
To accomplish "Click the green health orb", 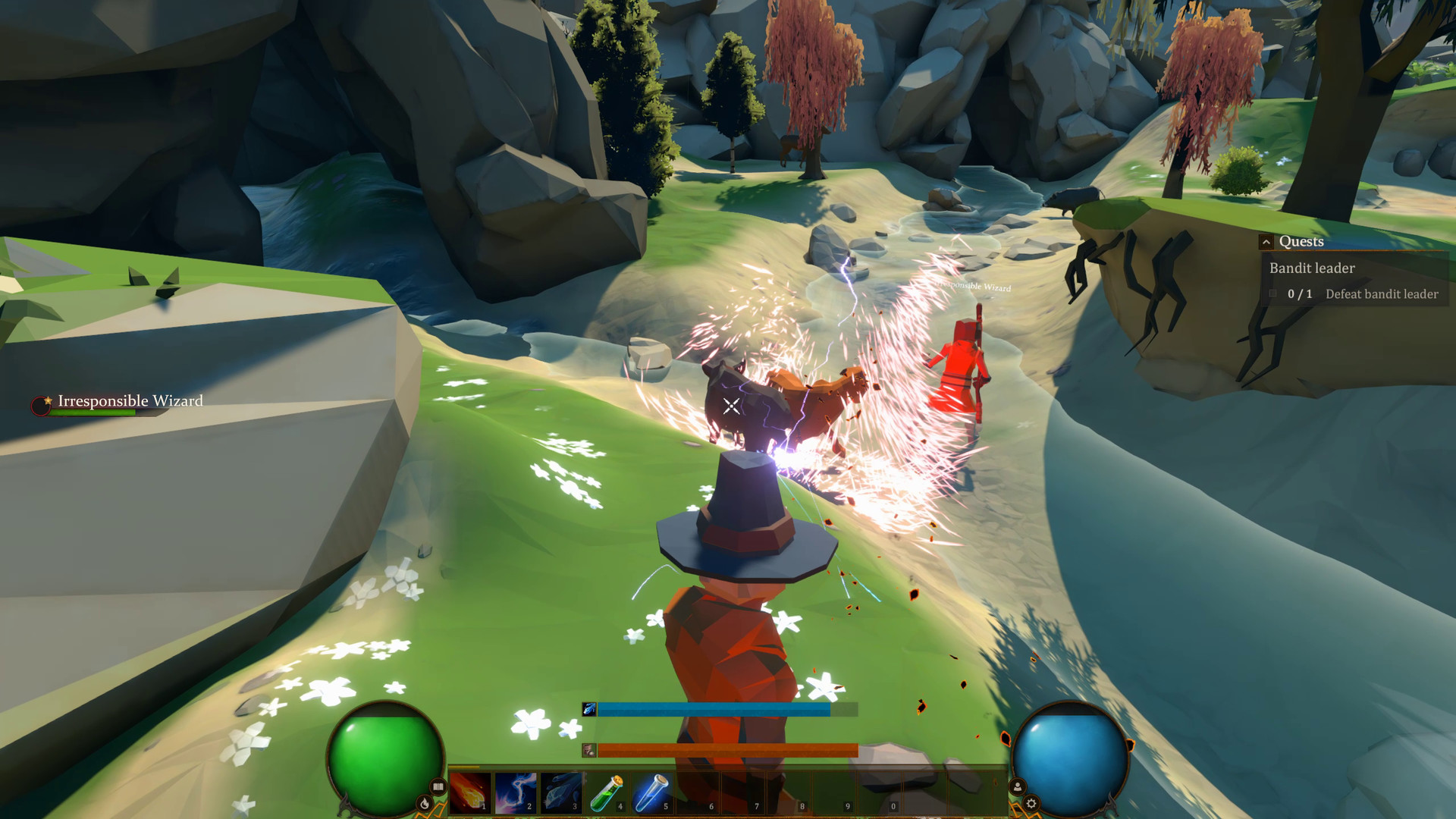I will tap(387, 758).
